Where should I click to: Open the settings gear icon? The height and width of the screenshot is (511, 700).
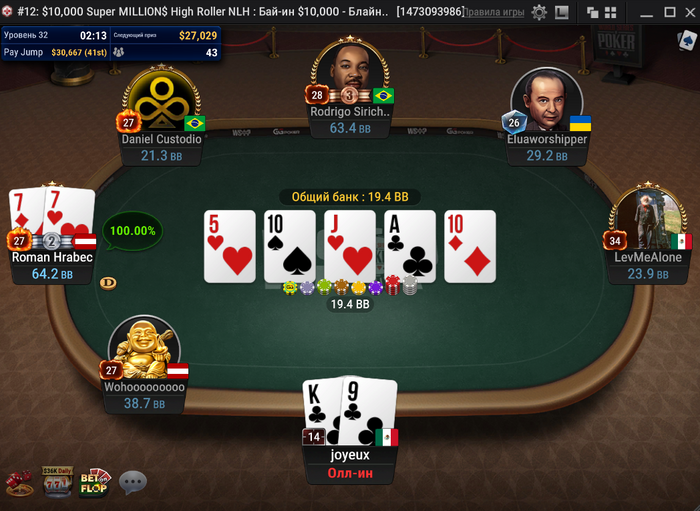coord(539,12)
